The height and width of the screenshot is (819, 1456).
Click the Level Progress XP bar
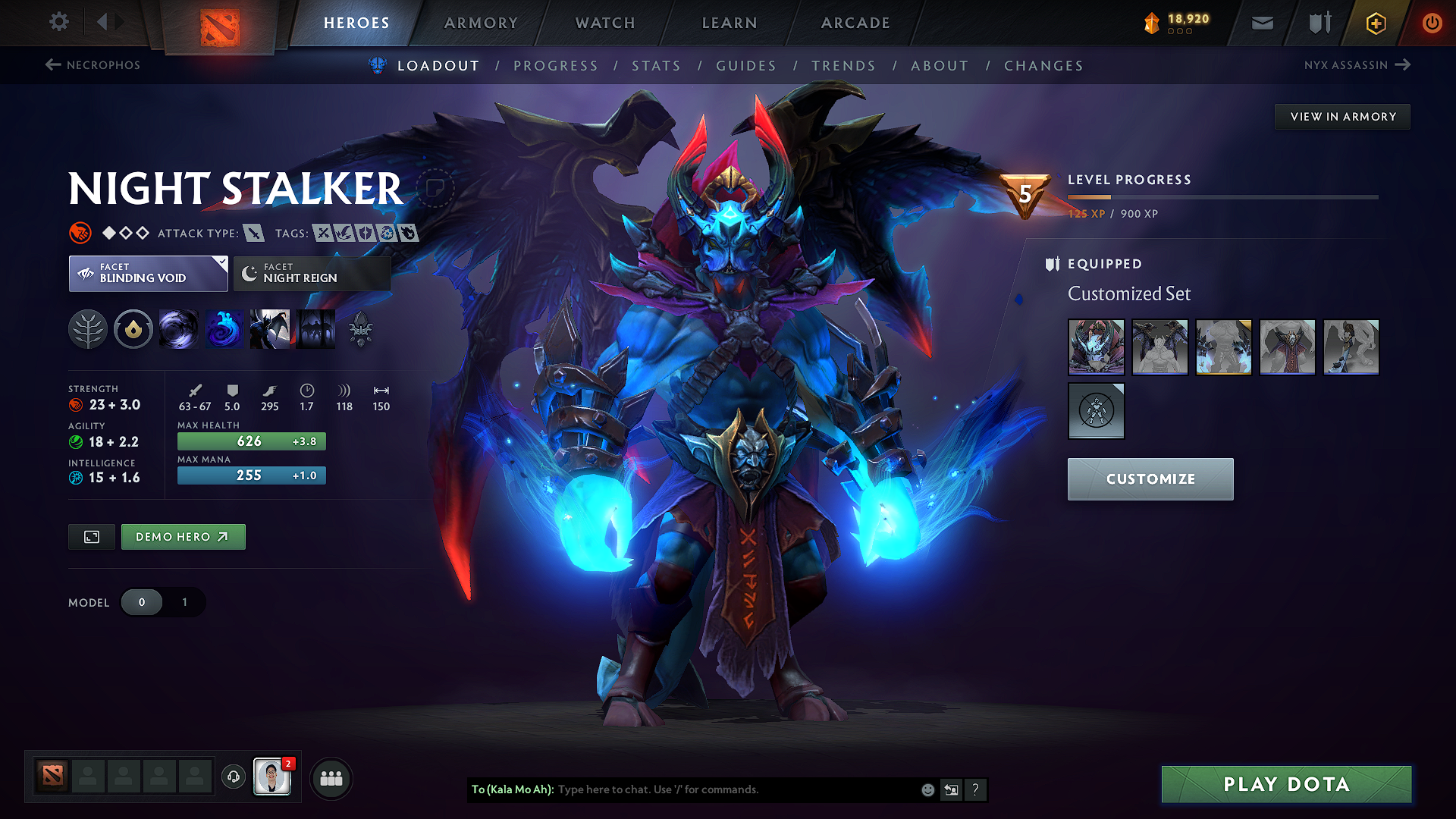click(x=1221, y=196)
